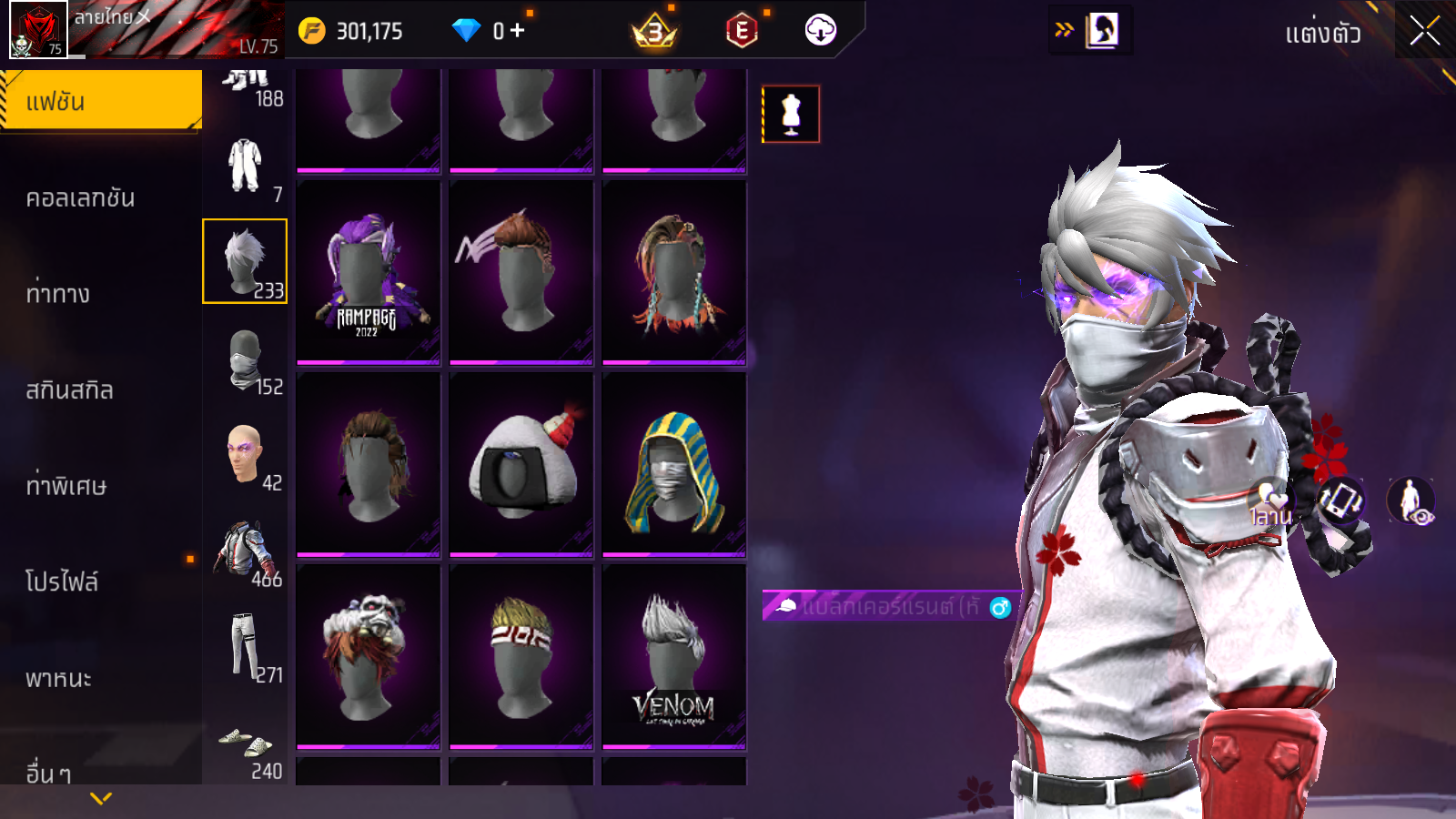The image size is (1456, 819).
Task: Expand more left menu tabs with arrow
Action: pos(101,798)
